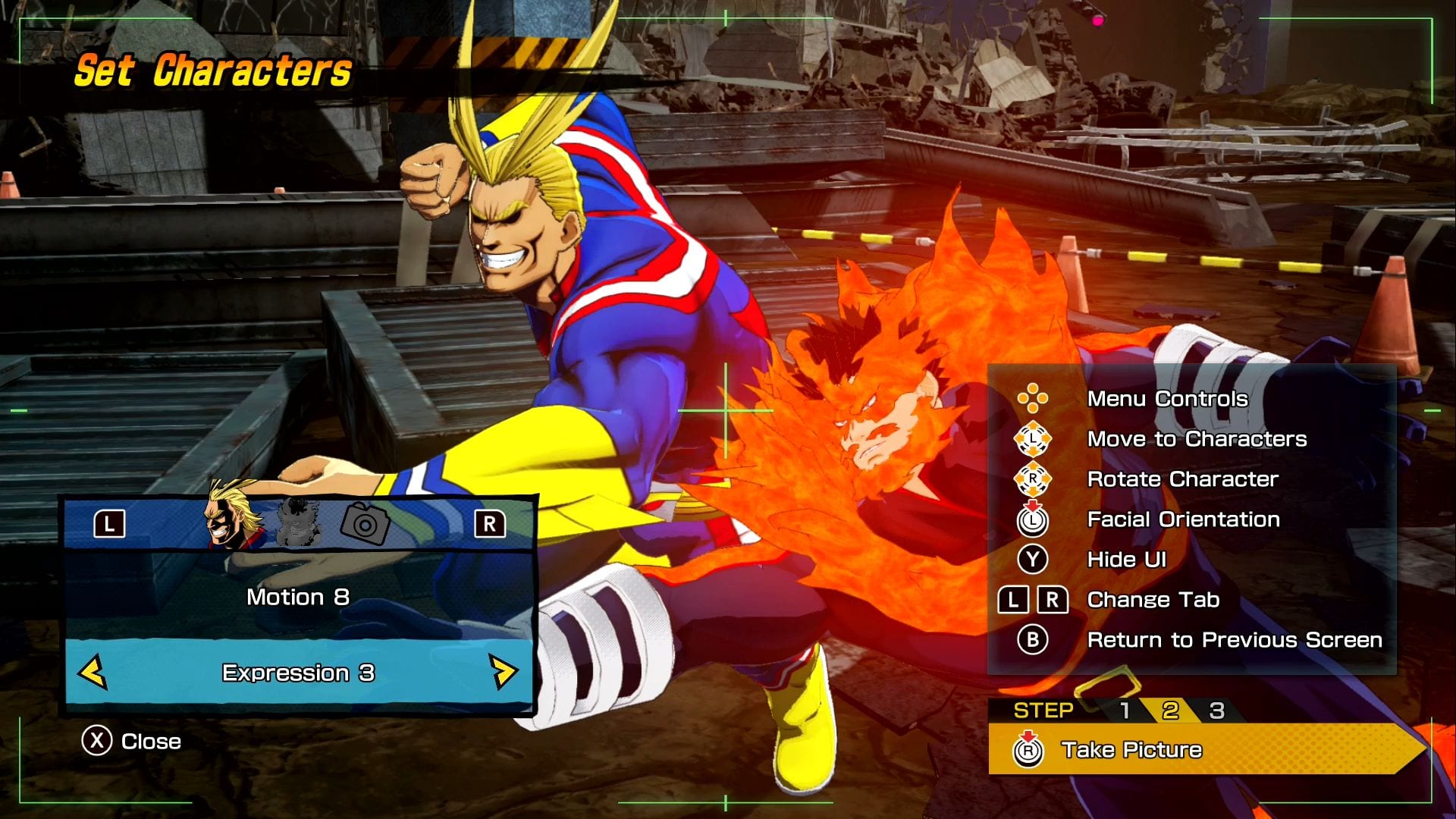1456x819 pixels.
Task: Open the camera tab
Action: tap(365, 523)
